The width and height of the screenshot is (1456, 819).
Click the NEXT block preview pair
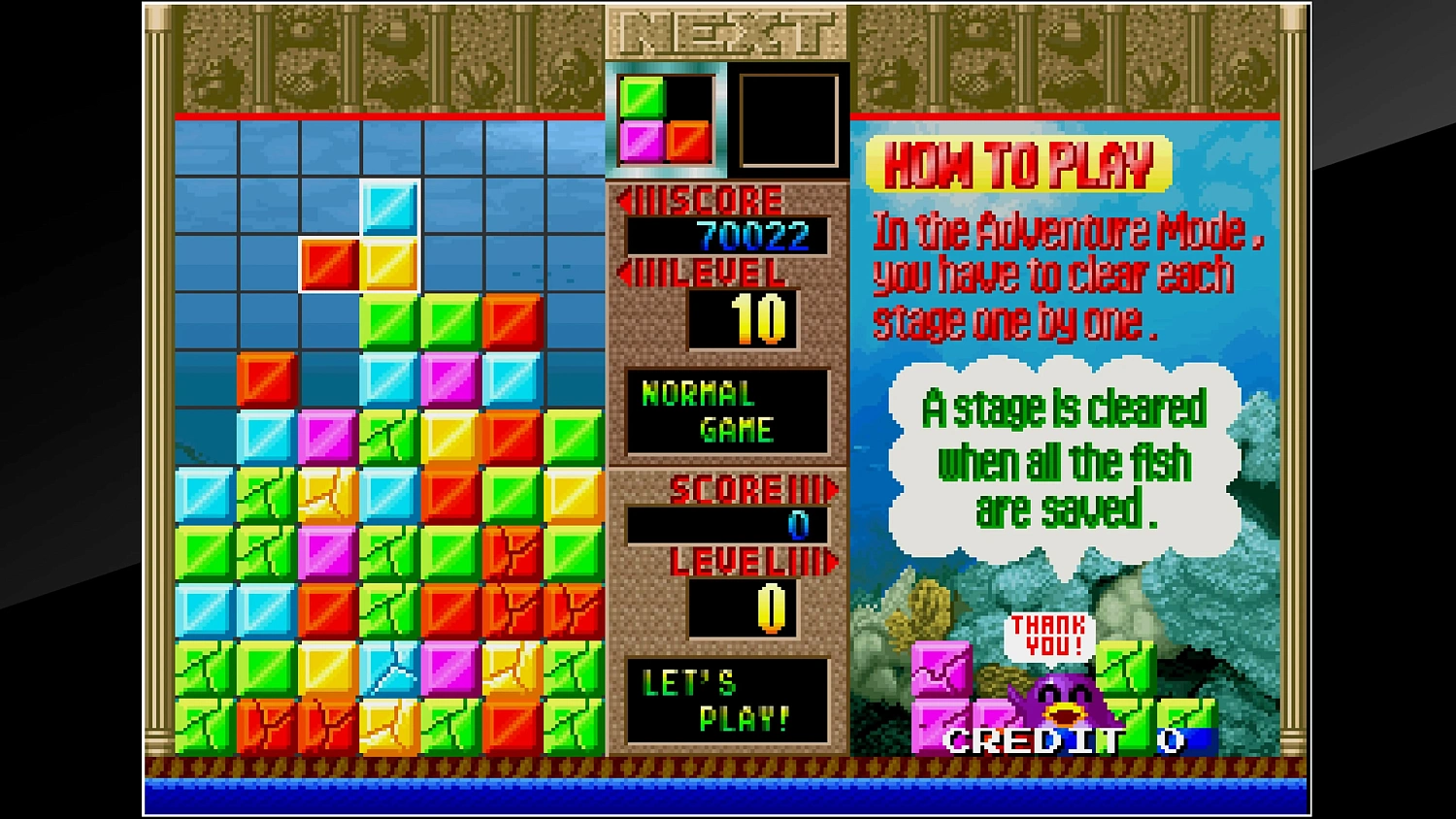[665, 116]
